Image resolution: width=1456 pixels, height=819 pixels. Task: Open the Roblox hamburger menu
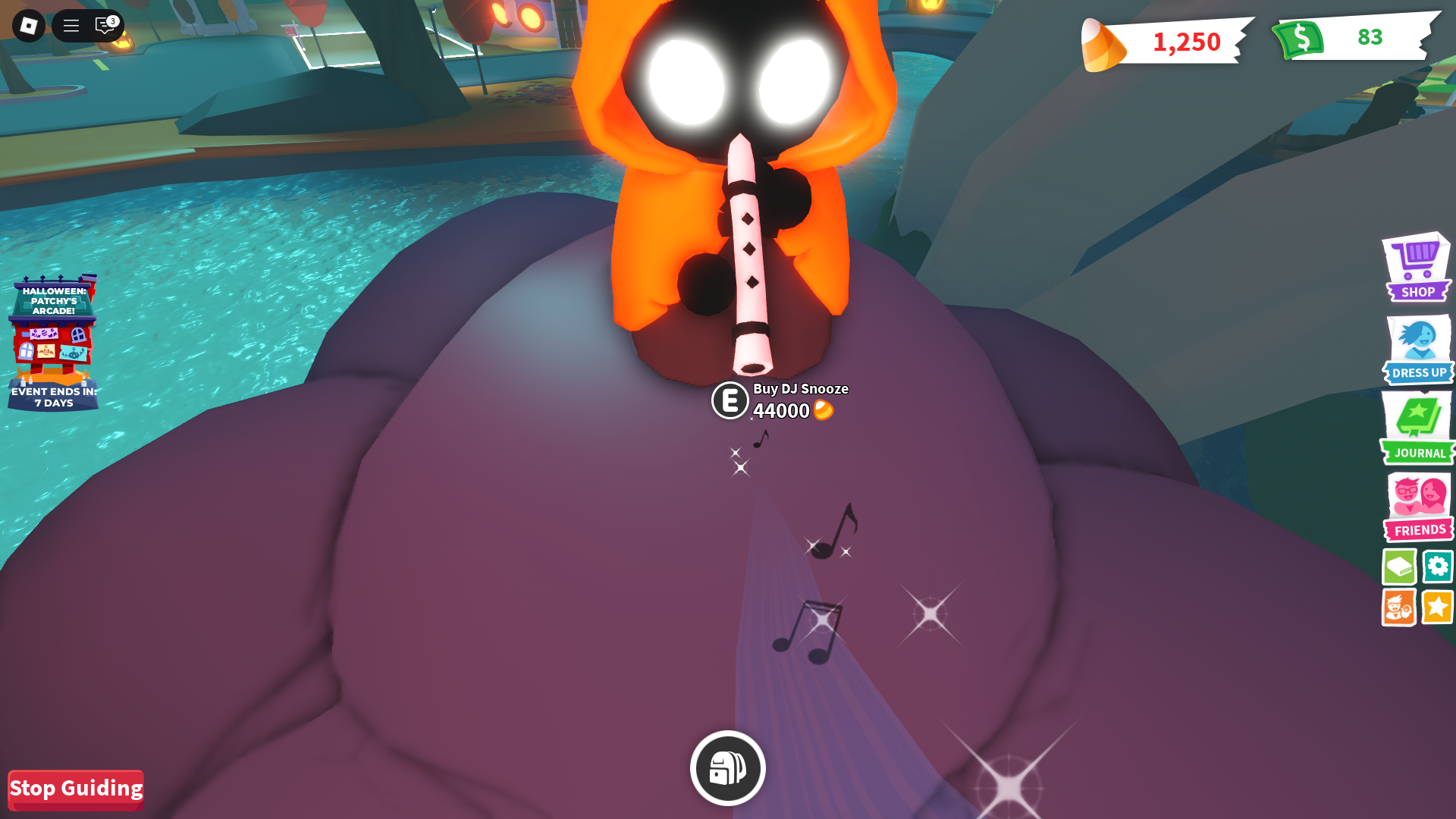(71, 26)
